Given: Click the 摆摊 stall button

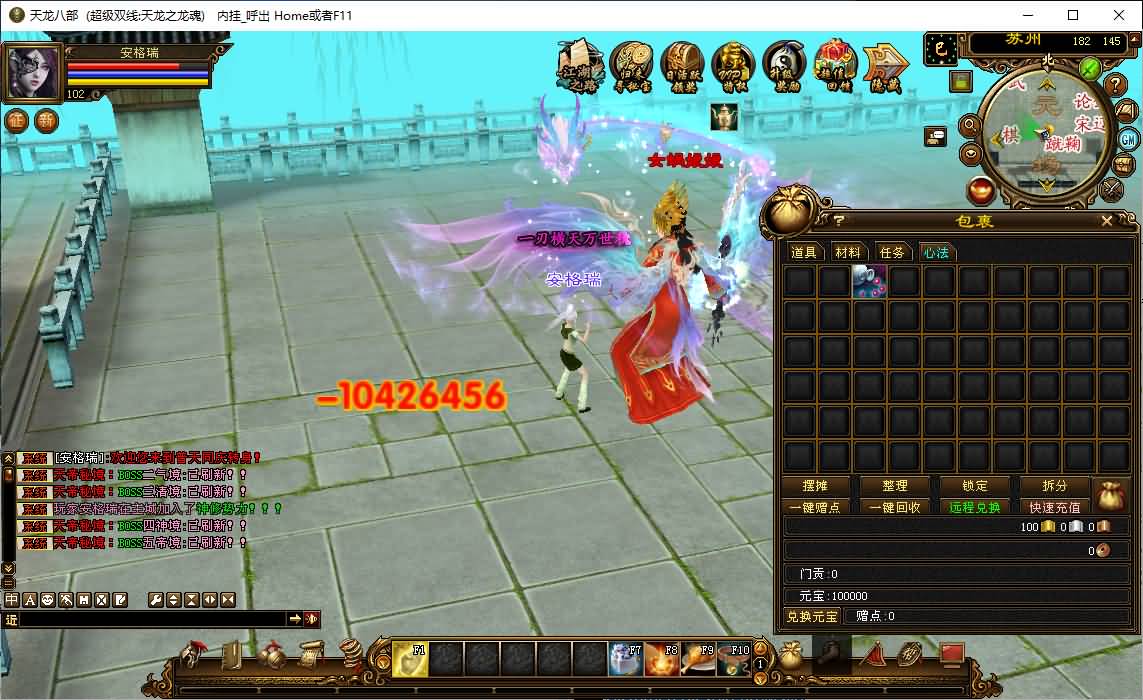Looking at the screenshot, I should (x=816, y=486).
